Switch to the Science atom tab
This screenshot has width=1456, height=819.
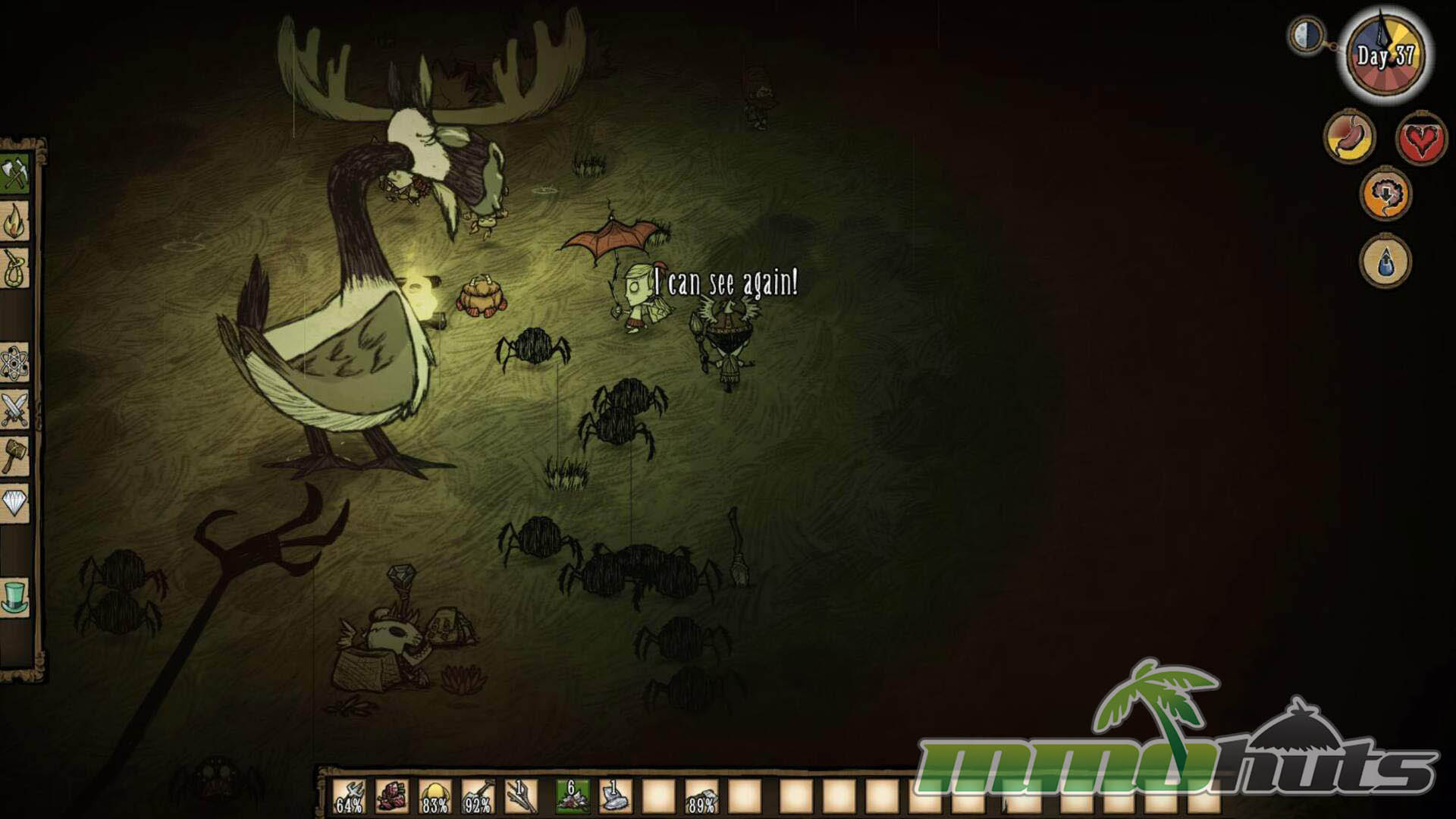coord(14,363)
